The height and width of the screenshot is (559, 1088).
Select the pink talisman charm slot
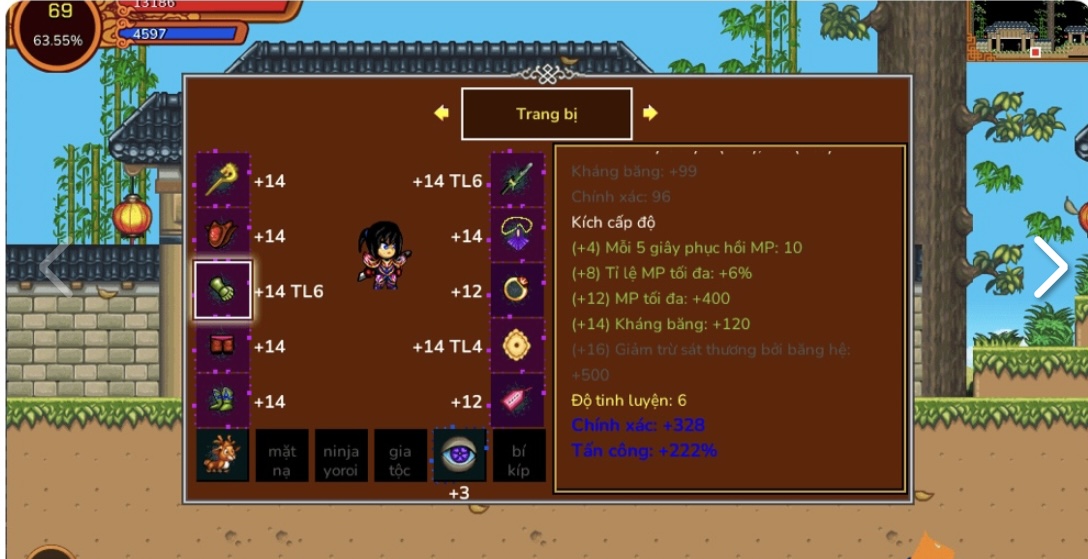pos(517,401)
